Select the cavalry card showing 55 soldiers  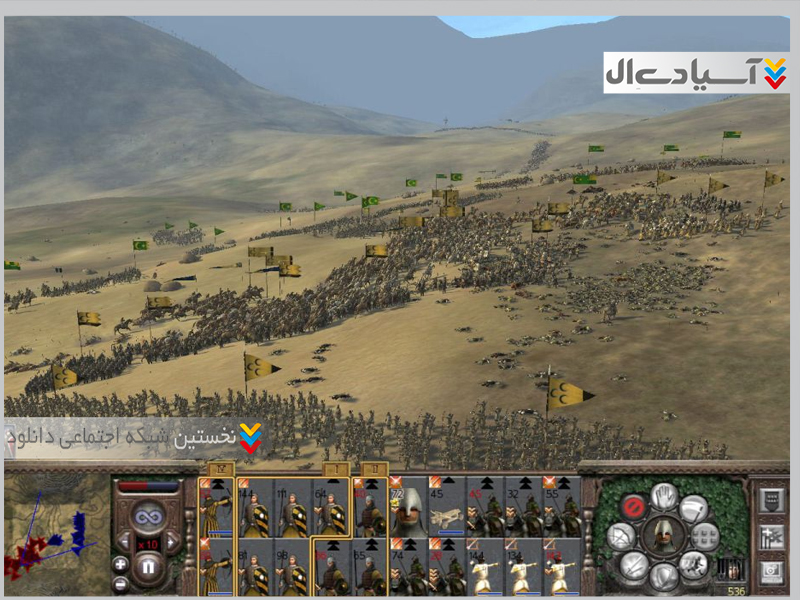click(x=561, y=507)
